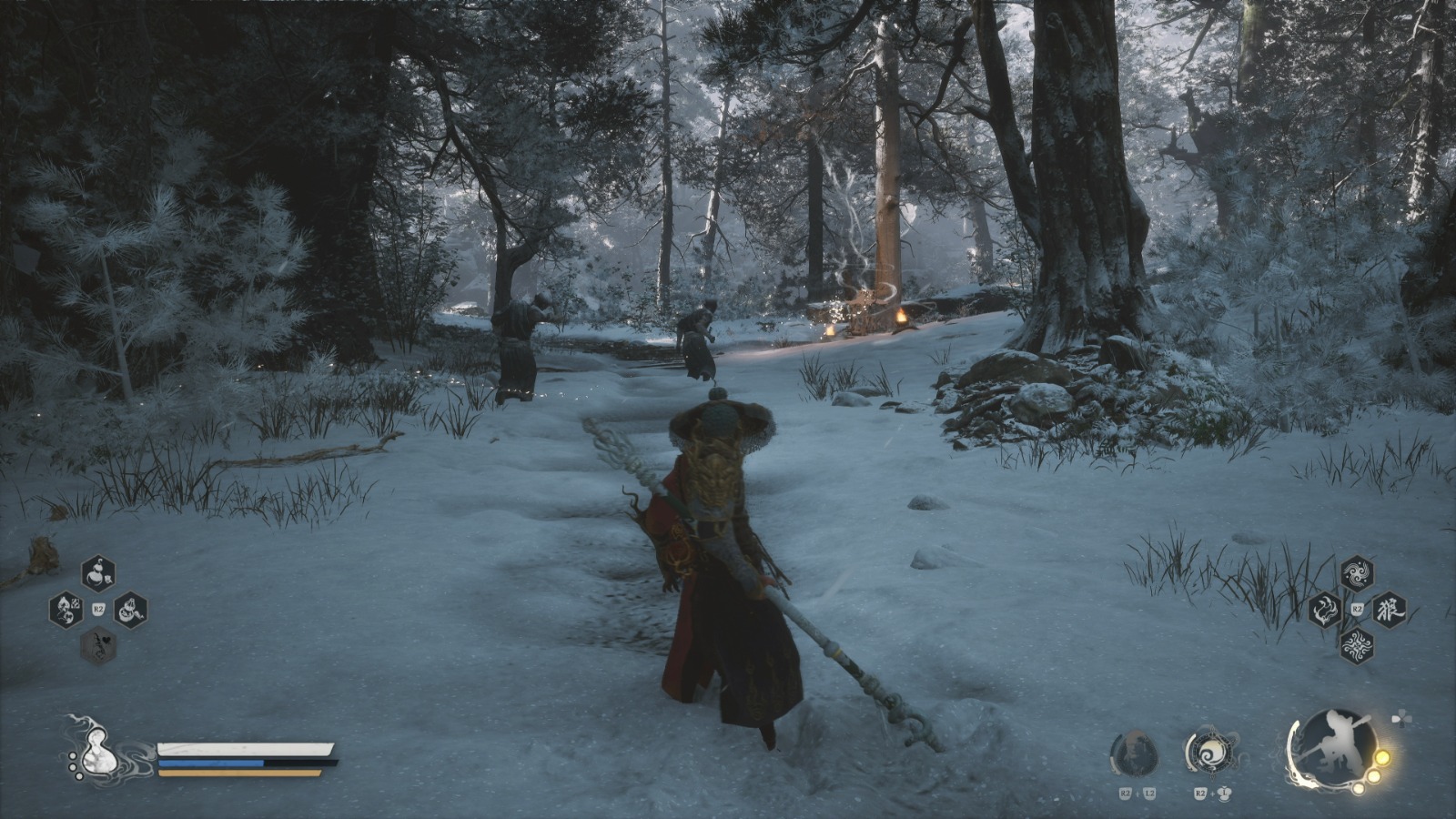Screen dimensions: 1456x819
Task: Toggle the left R2 quick-item prompt
Action: coord(98,608)
